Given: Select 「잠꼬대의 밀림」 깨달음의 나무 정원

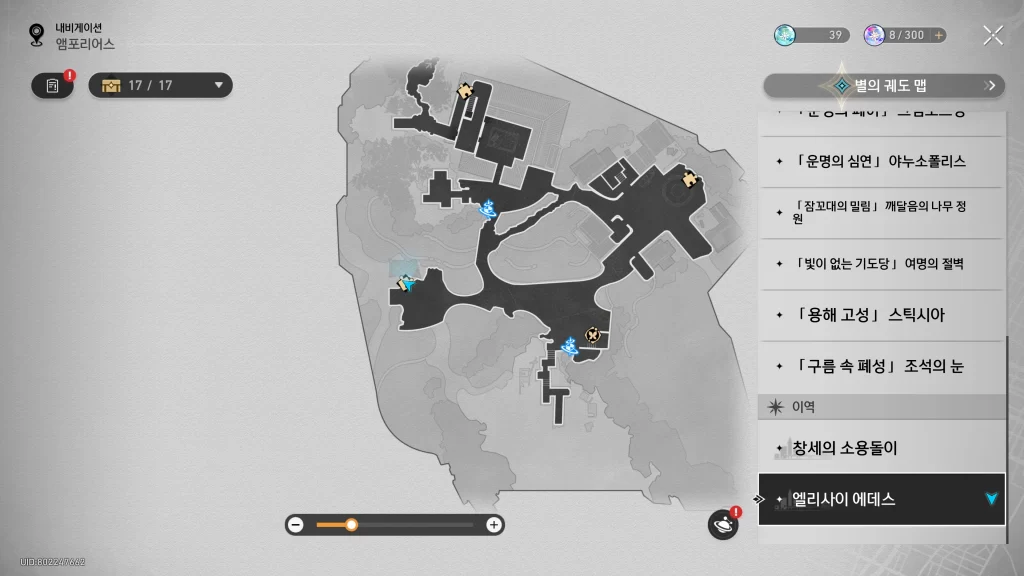Looking at the screenshot, I should click(880, 212).
